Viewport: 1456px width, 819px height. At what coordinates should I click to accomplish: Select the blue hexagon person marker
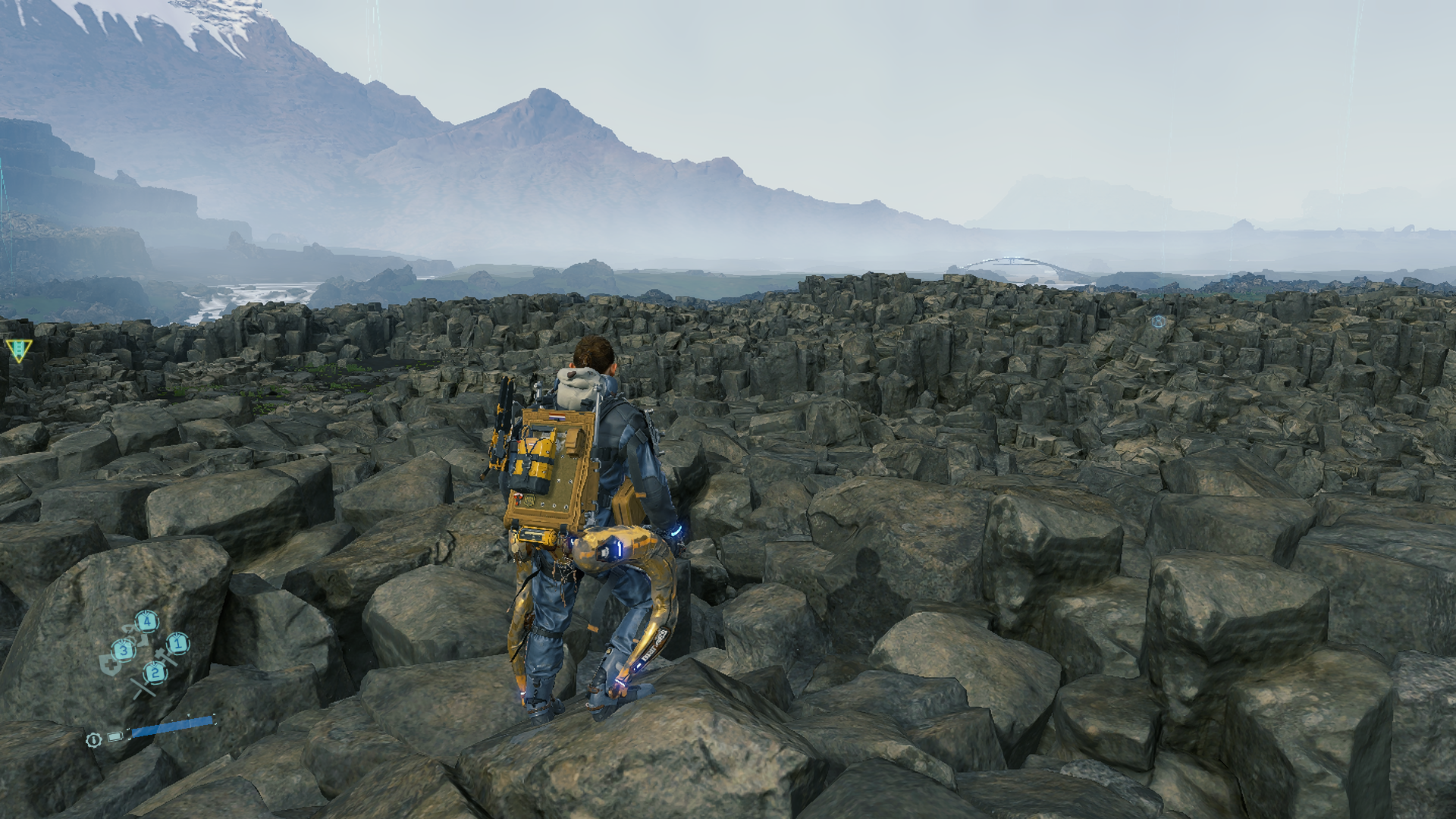(1158, 322)
